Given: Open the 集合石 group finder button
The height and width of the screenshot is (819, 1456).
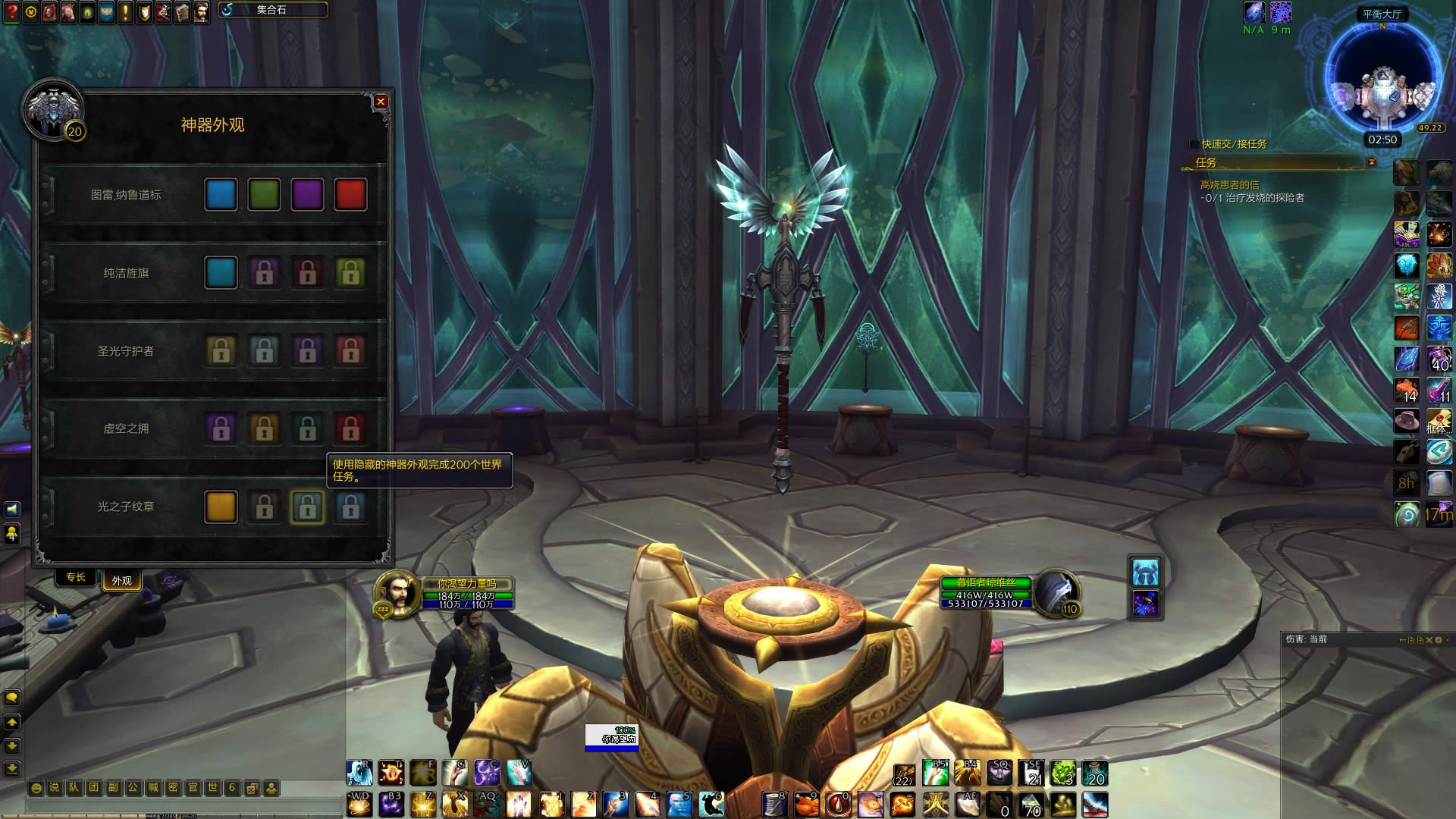Looking at the screenshot, I should (273, 10).
